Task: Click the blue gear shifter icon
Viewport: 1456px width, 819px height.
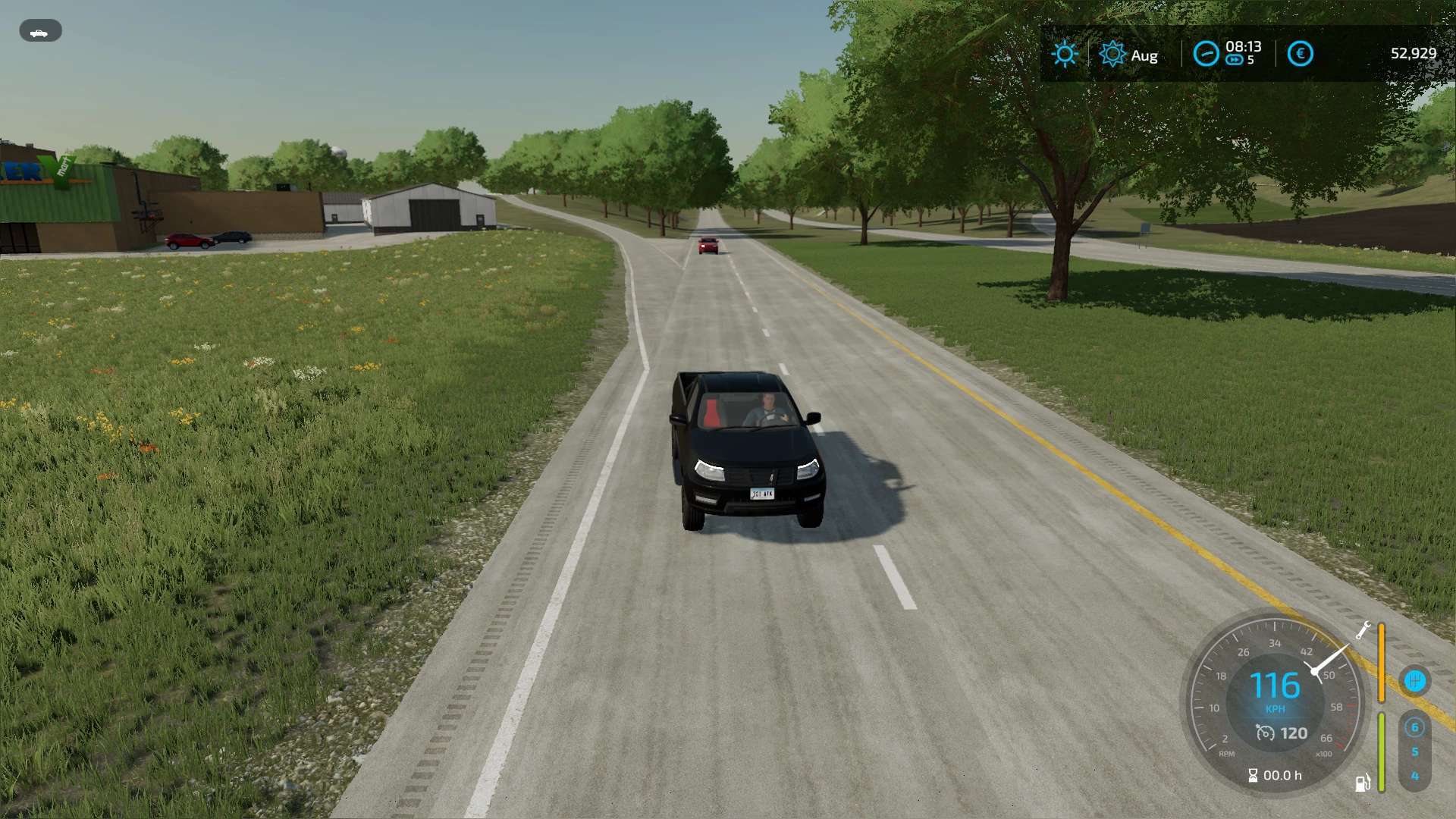Action: [x=1414, y=681]
